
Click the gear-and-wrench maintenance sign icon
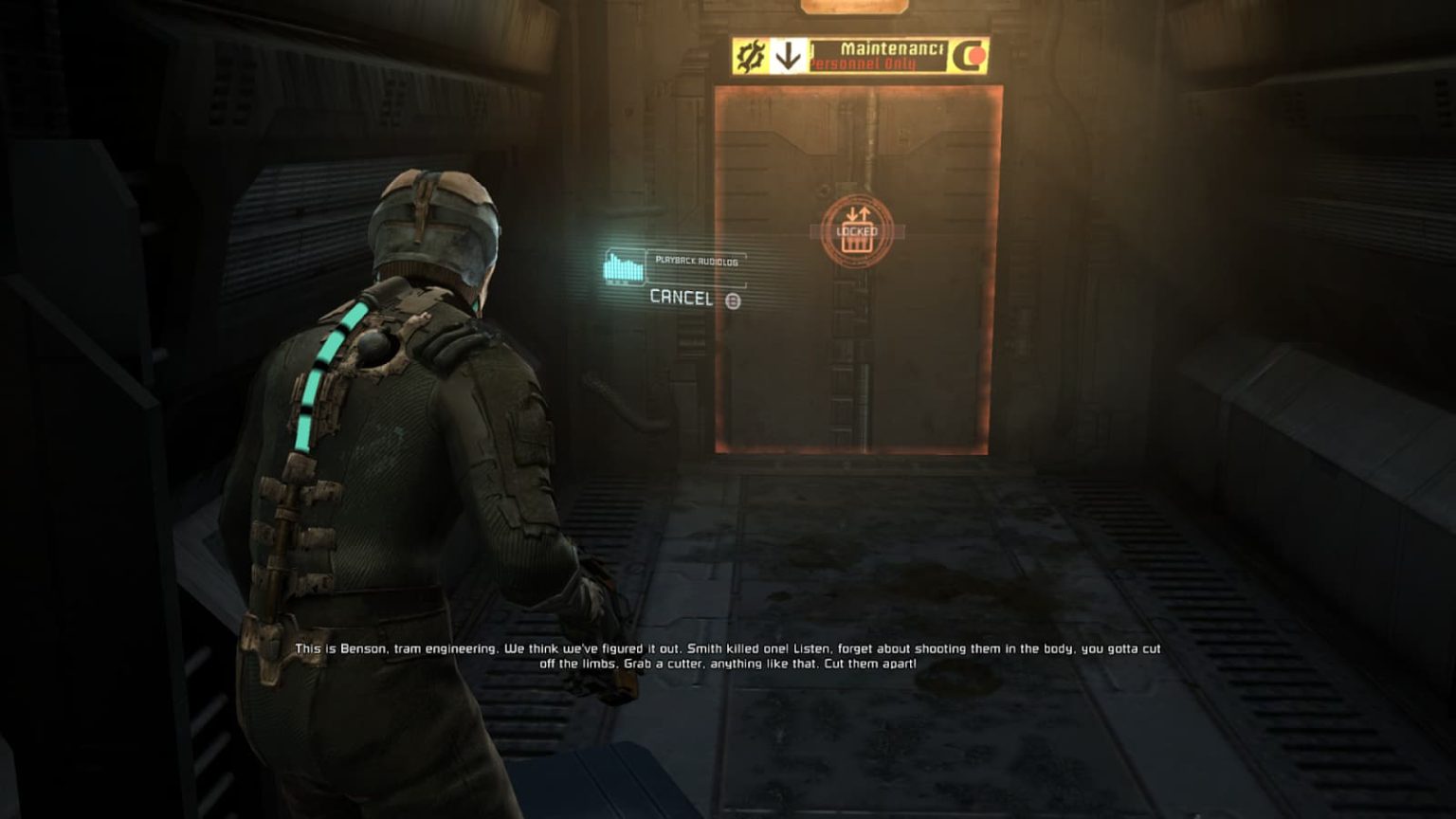752,54
